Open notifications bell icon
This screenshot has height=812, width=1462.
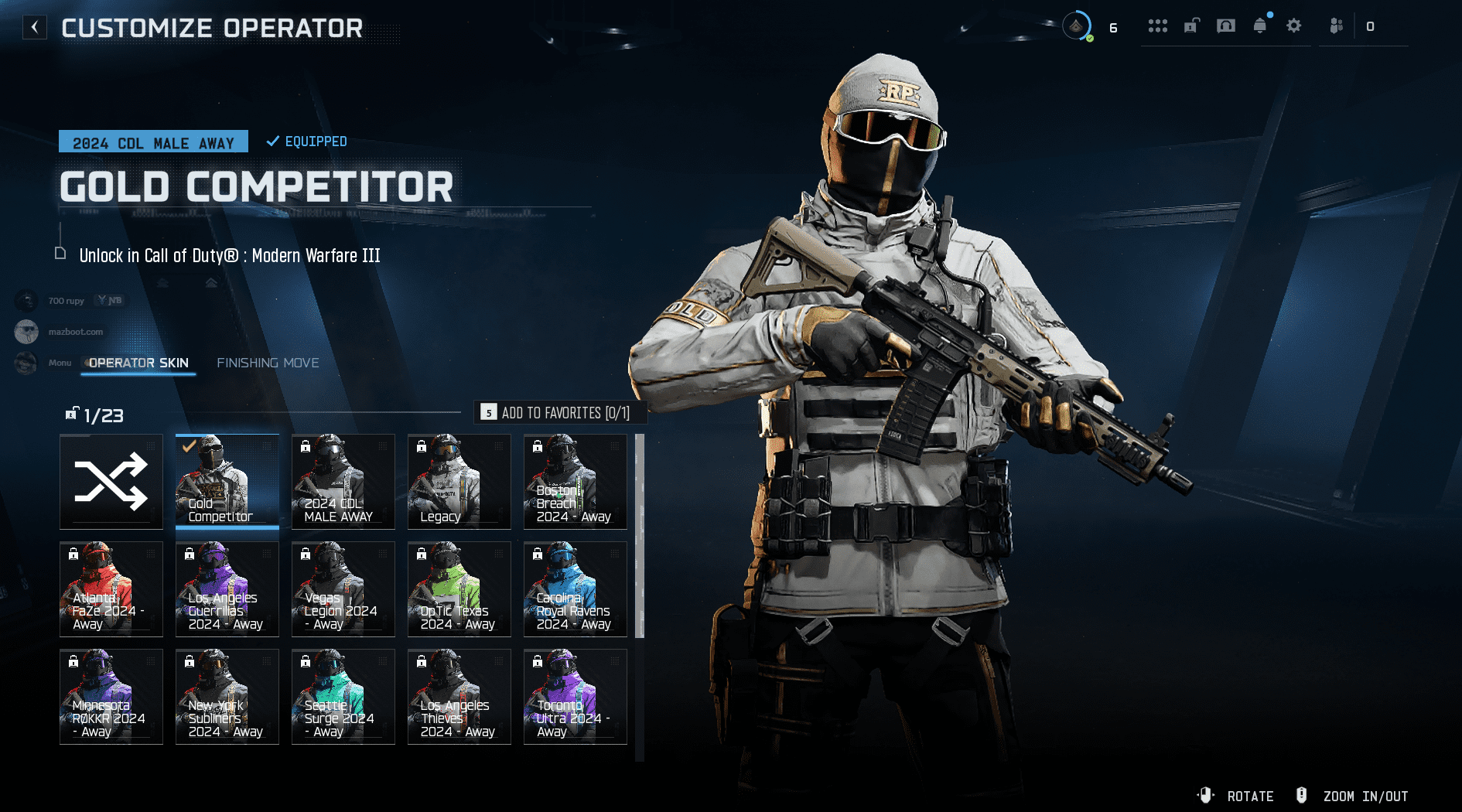tap(1260, 26)
